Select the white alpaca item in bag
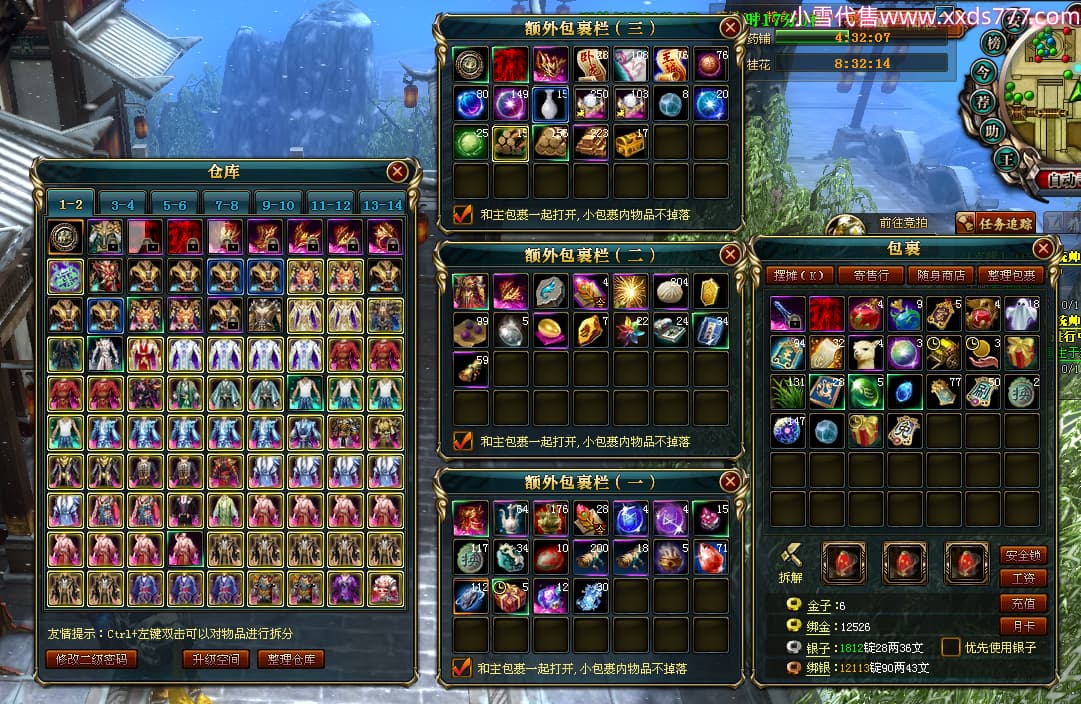The height and width of the screenshot is (704, 1081). 865,352
